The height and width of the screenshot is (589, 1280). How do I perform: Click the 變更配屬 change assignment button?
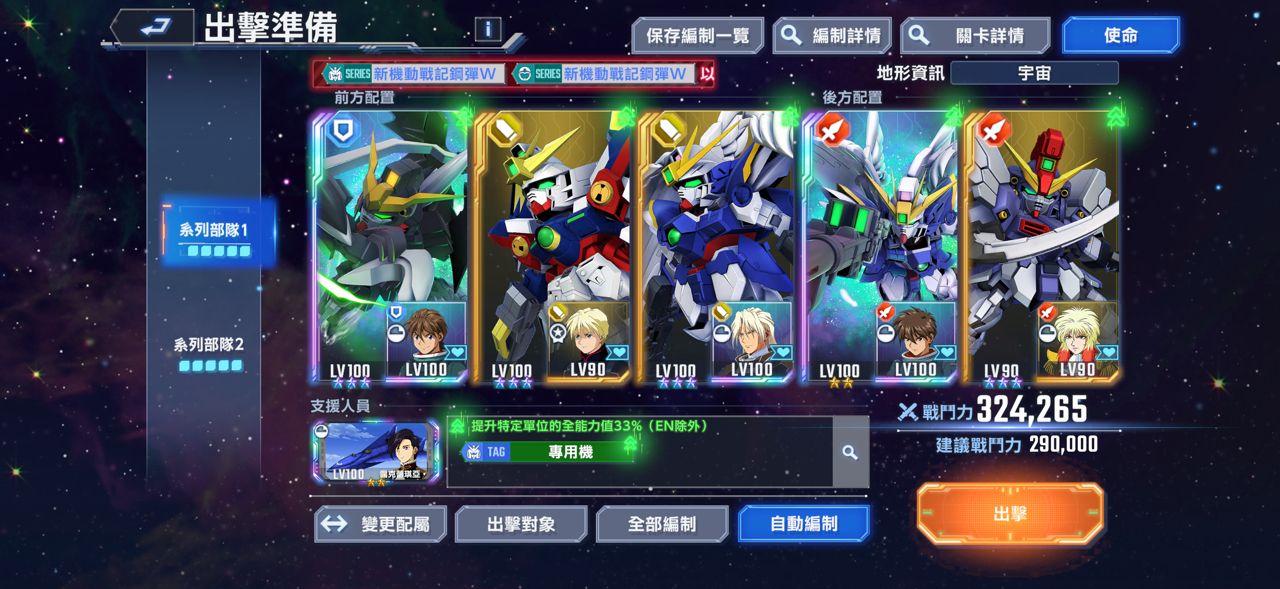click(380, 523)
